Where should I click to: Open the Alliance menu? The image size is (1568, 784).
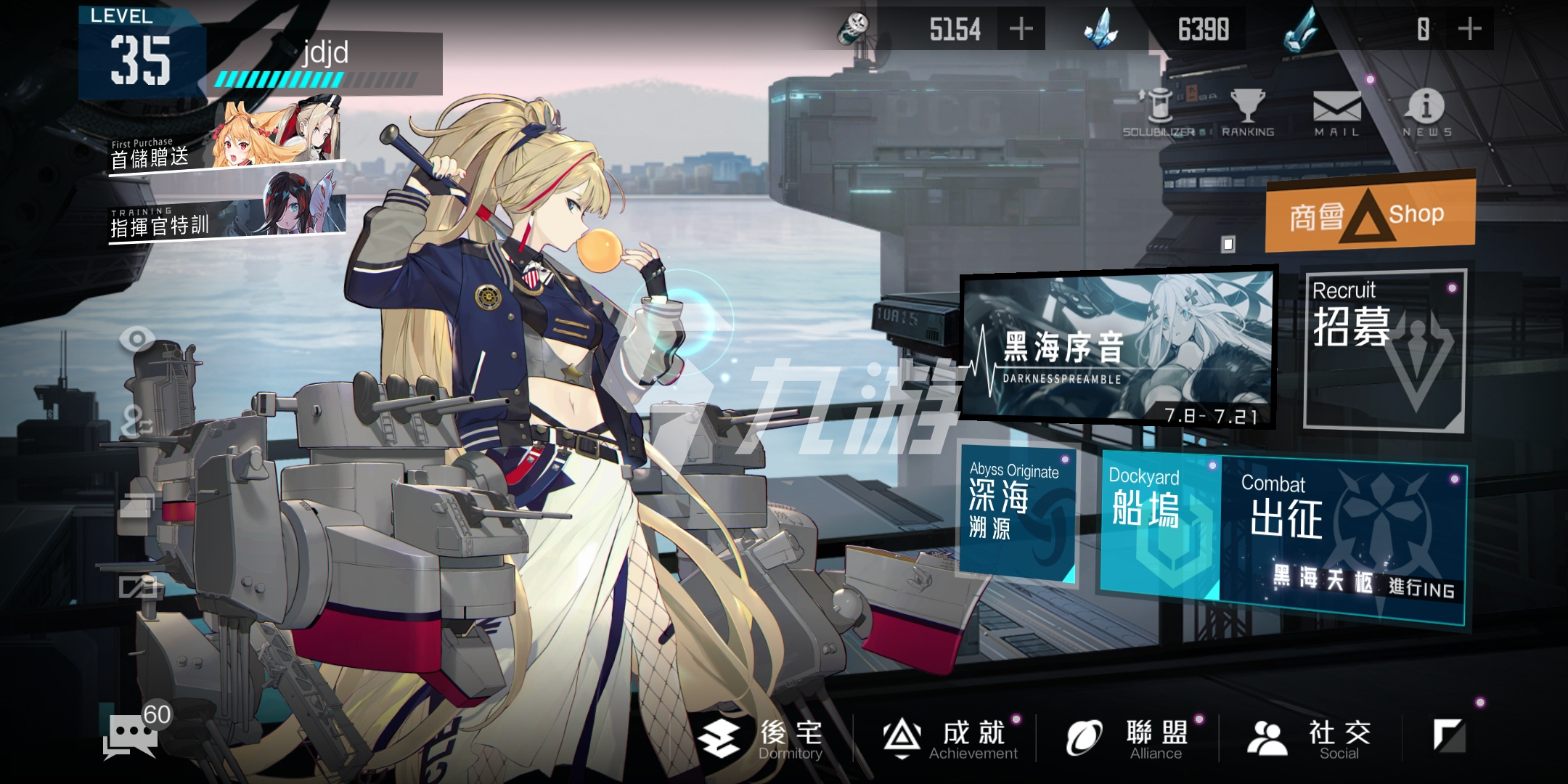tap(1129, 738)
